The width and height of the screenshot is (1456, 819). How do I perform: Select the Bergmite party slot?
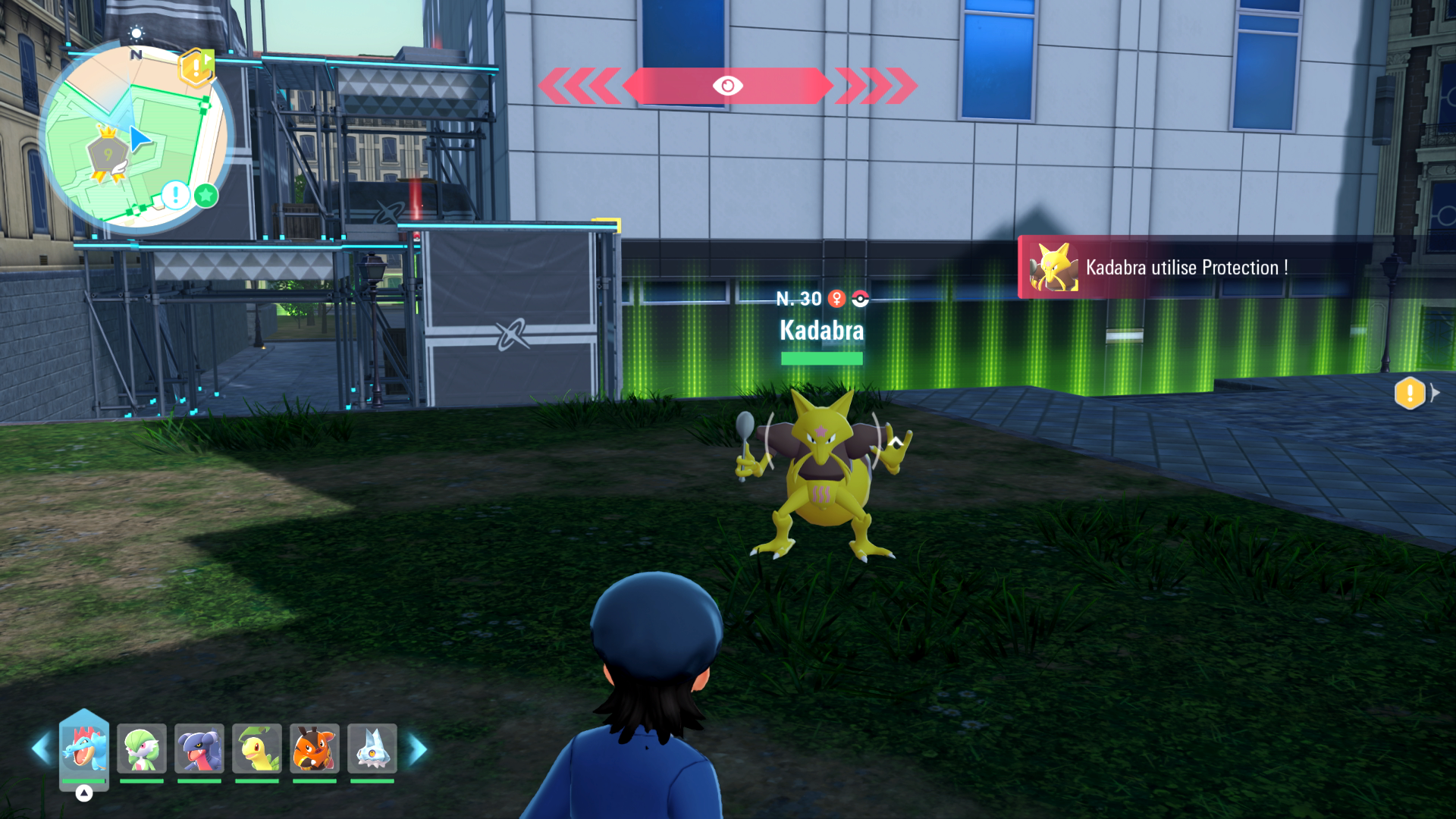point(372,748)
